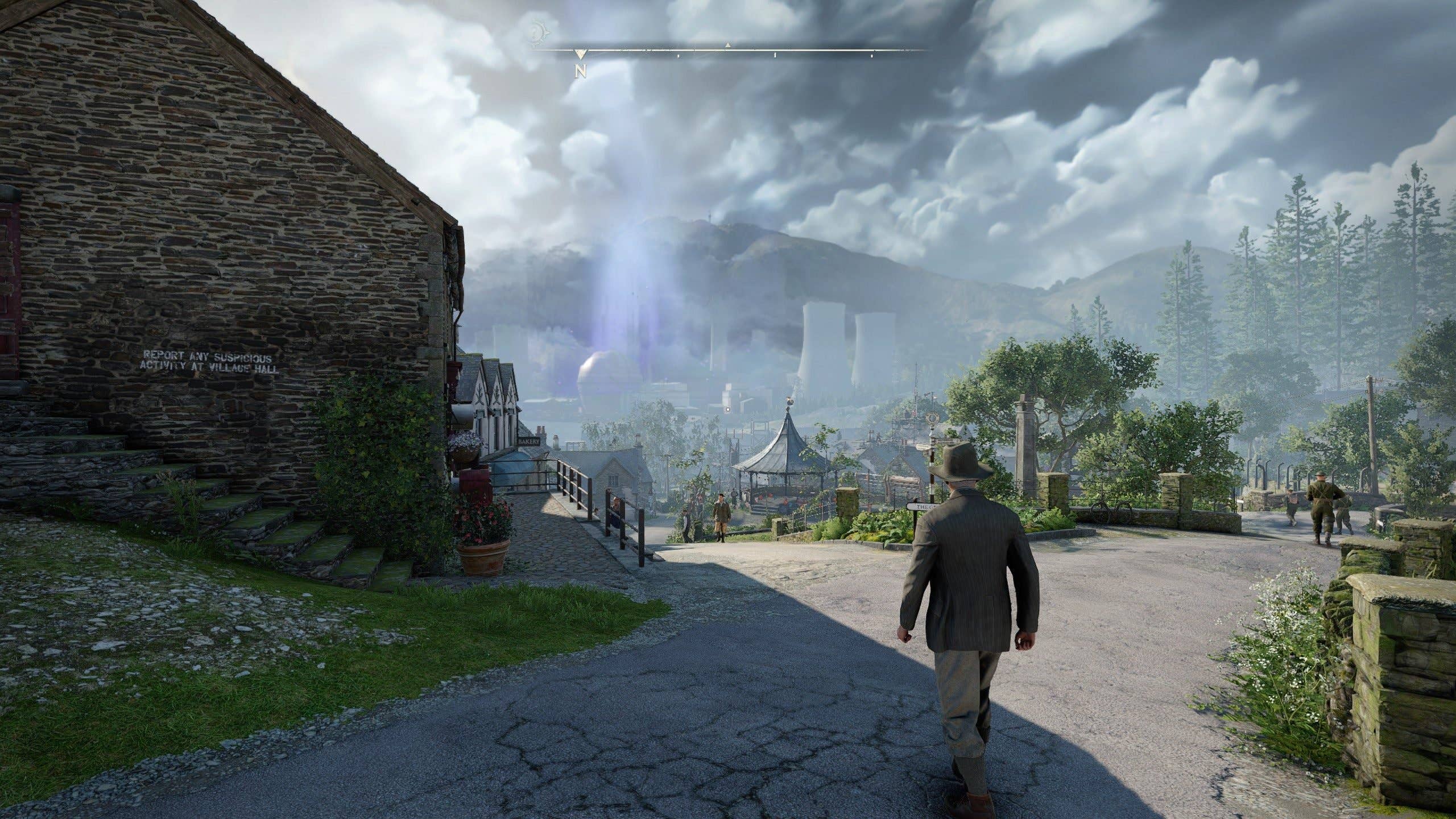Click the compass rose icon top-left
The image size is (1456, 819).
pyautogui.click(x=540, y=33)
